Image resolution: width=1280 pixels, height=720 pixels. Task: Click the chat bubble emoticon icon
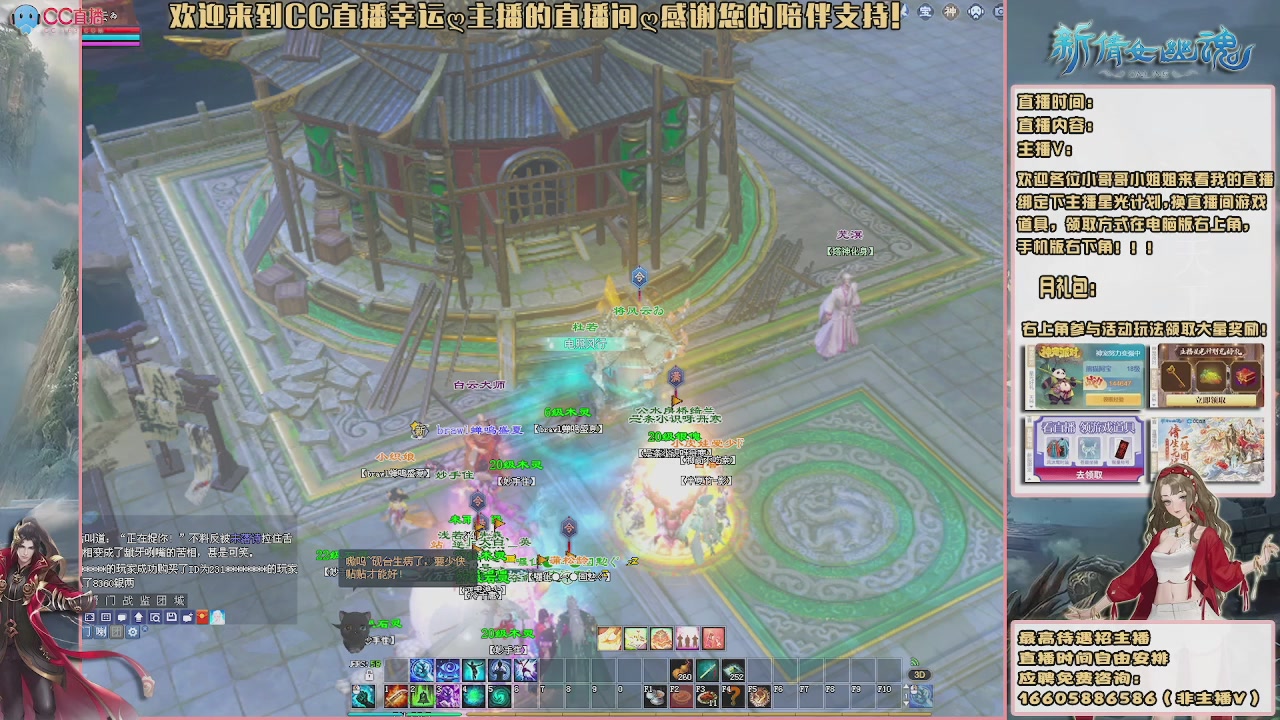[122, 617]
